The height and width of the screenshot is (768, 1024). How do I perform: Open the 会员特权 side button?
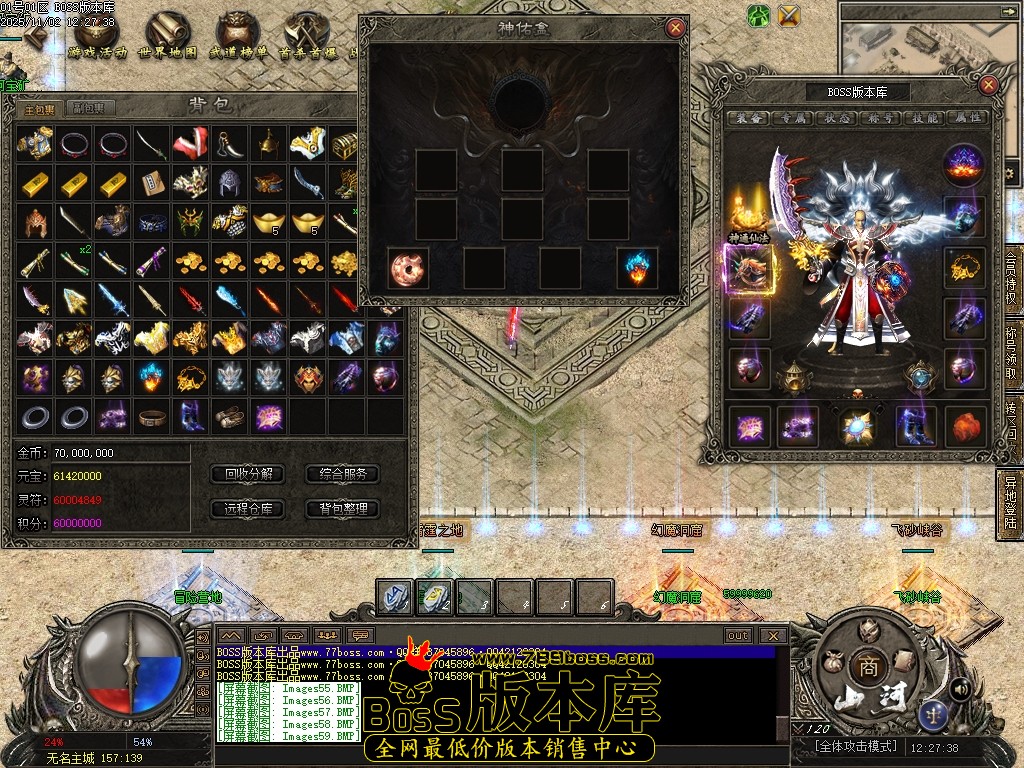(x=1010, y=284)
